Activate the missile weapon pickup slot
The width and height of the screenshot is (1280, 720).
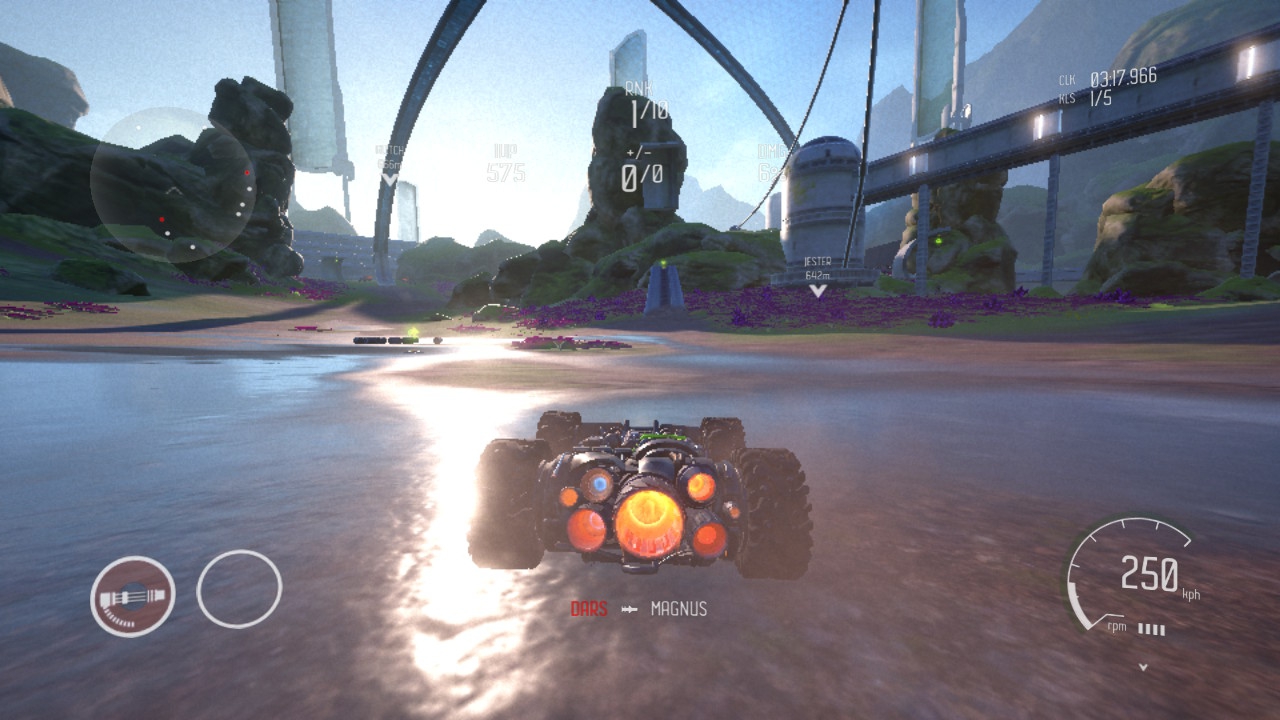point(133,596)
